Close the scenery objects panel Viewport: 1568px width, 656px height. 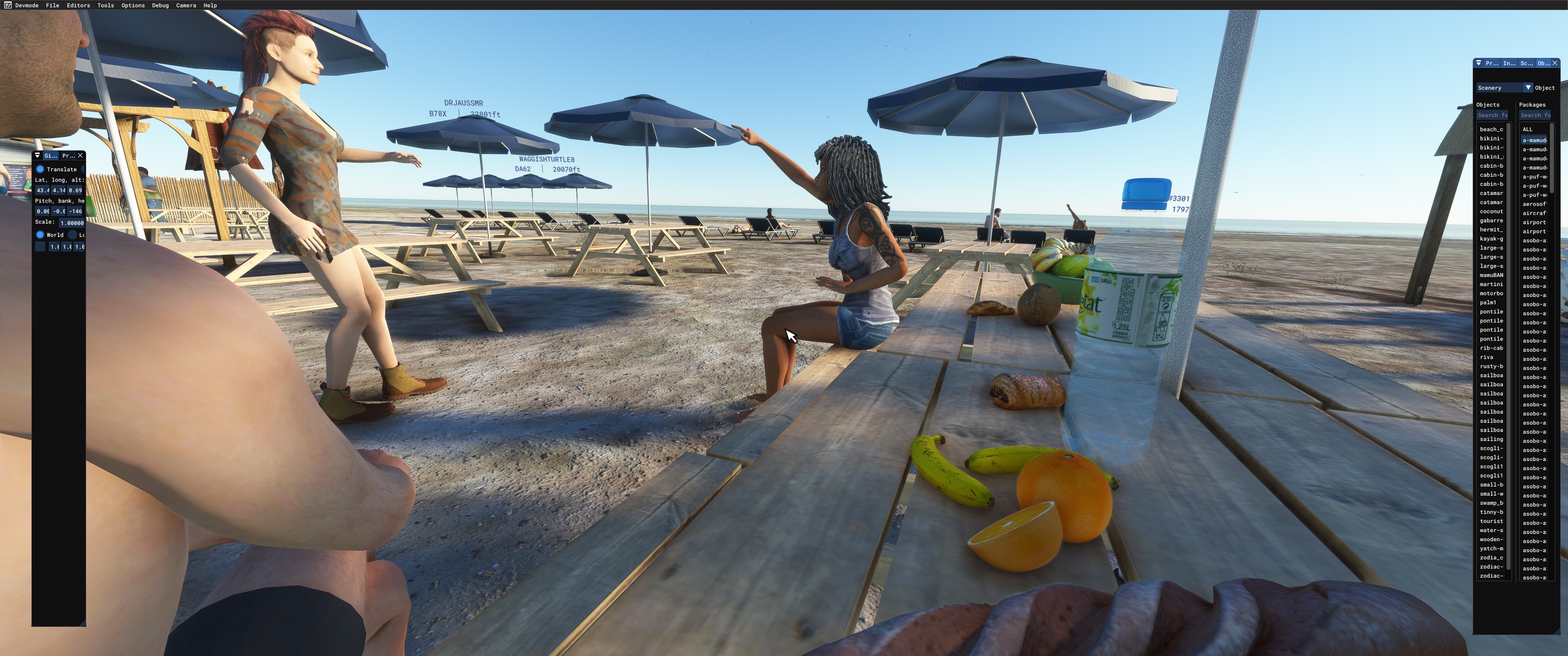pyautogui.click(x=1555, y=63)
